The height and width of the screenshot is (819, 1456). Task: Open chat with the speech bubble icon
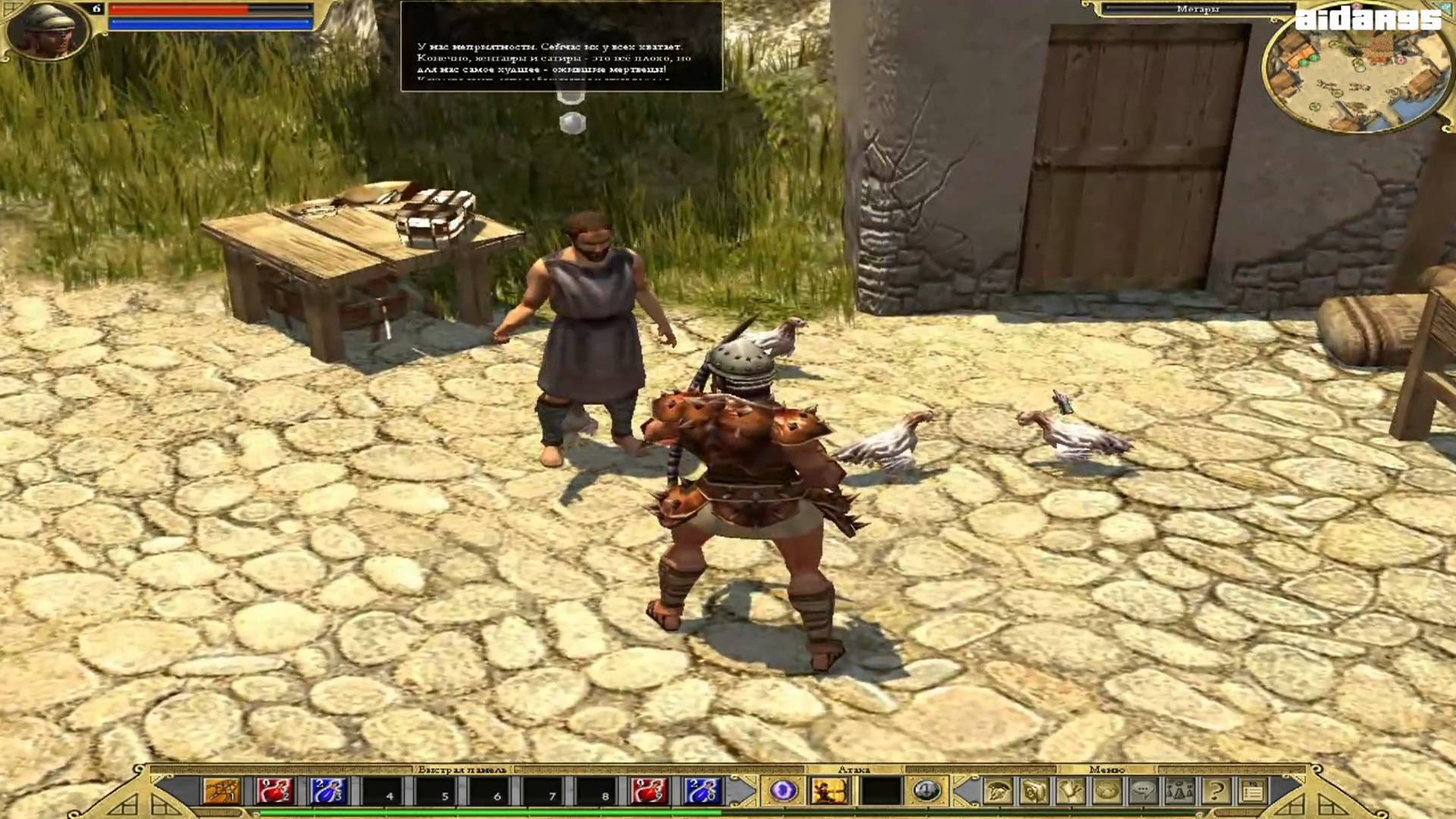1144,792
